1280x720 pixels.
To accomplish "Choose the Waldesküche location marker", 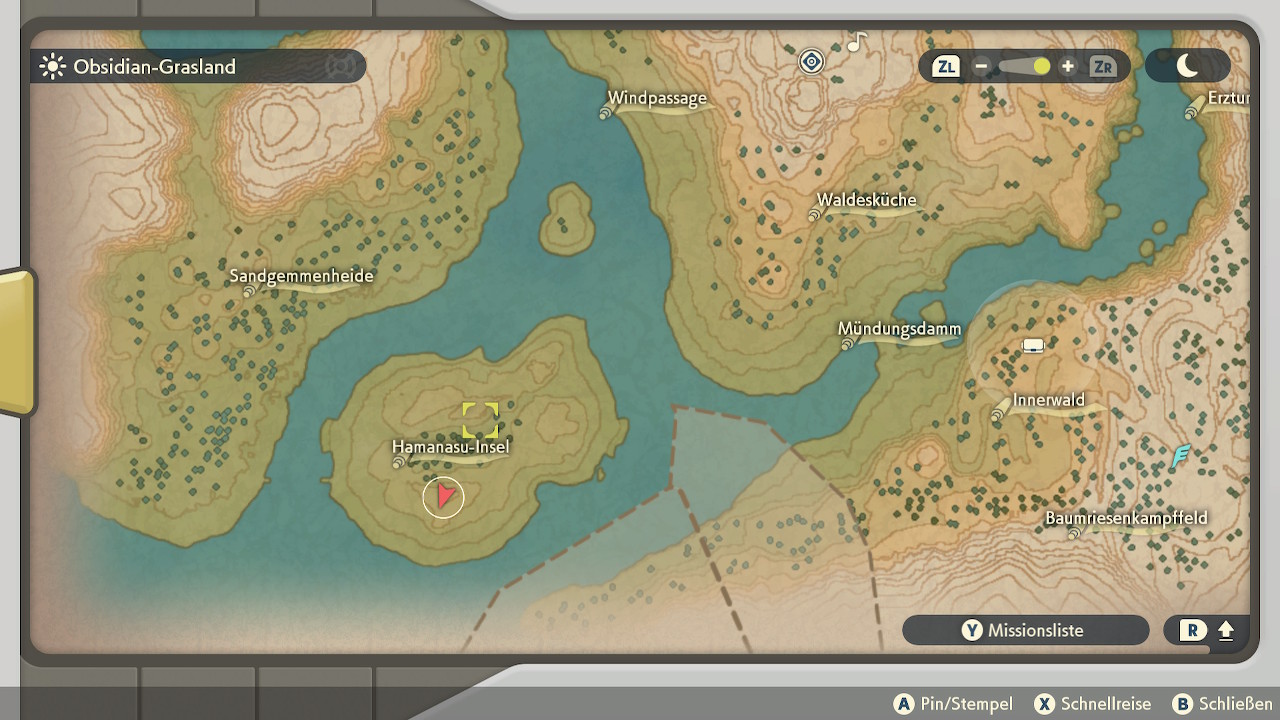I will pyautogui.click(x=866, y=200).
